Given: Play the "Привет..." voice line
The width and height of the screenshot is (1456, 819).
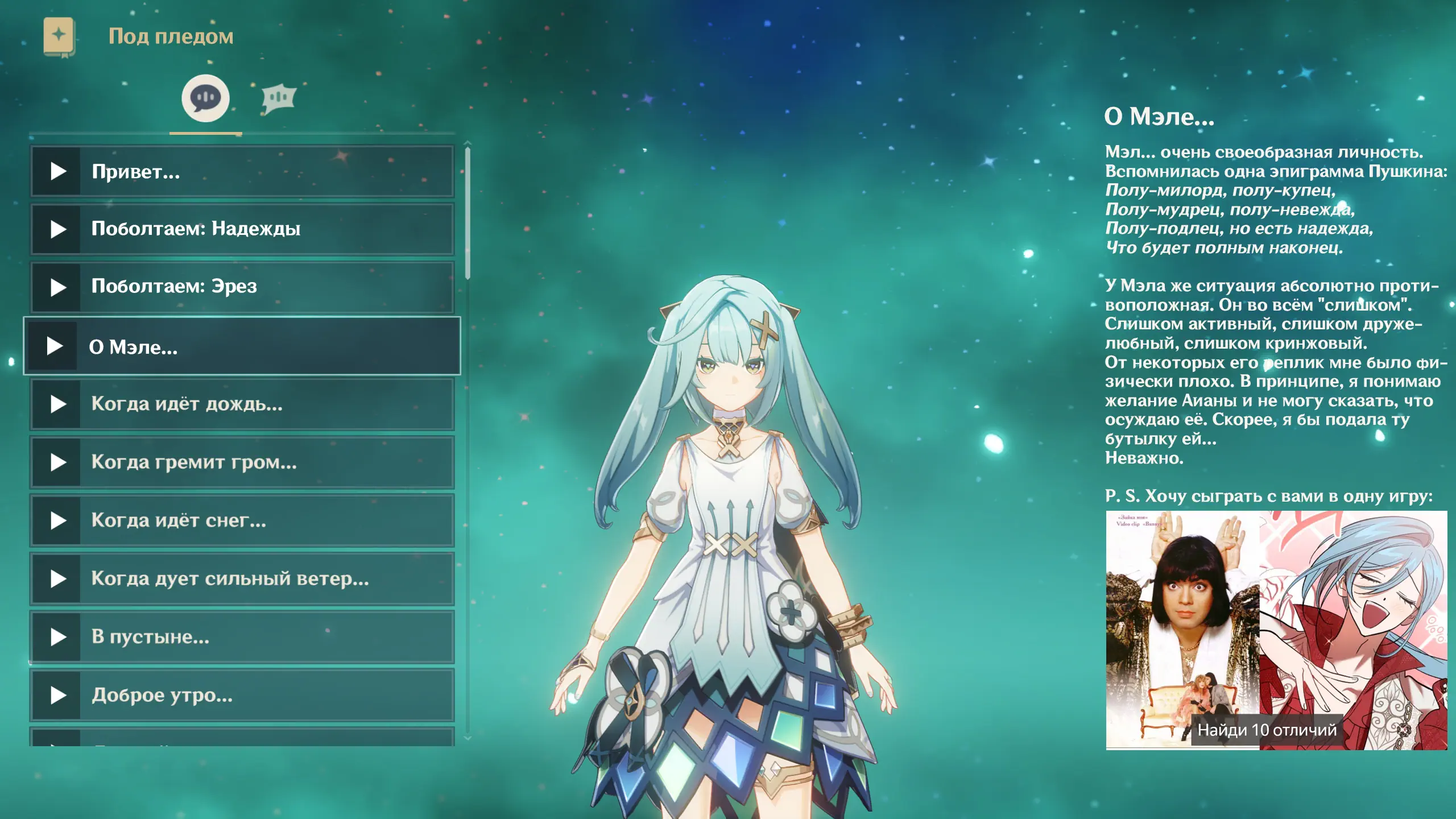Looking at the screenshot, I should (242, 172).
